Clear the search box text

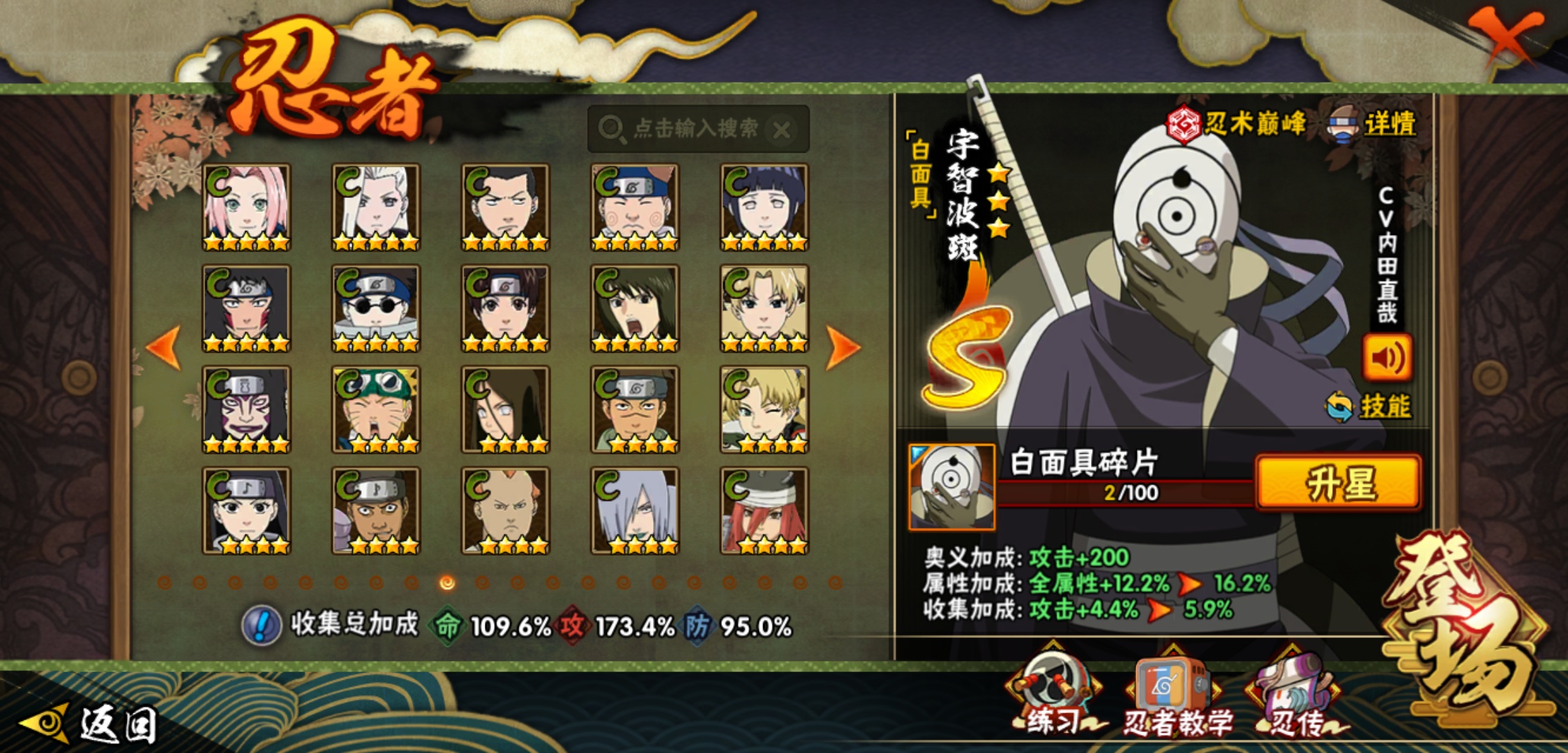point(783,130)
